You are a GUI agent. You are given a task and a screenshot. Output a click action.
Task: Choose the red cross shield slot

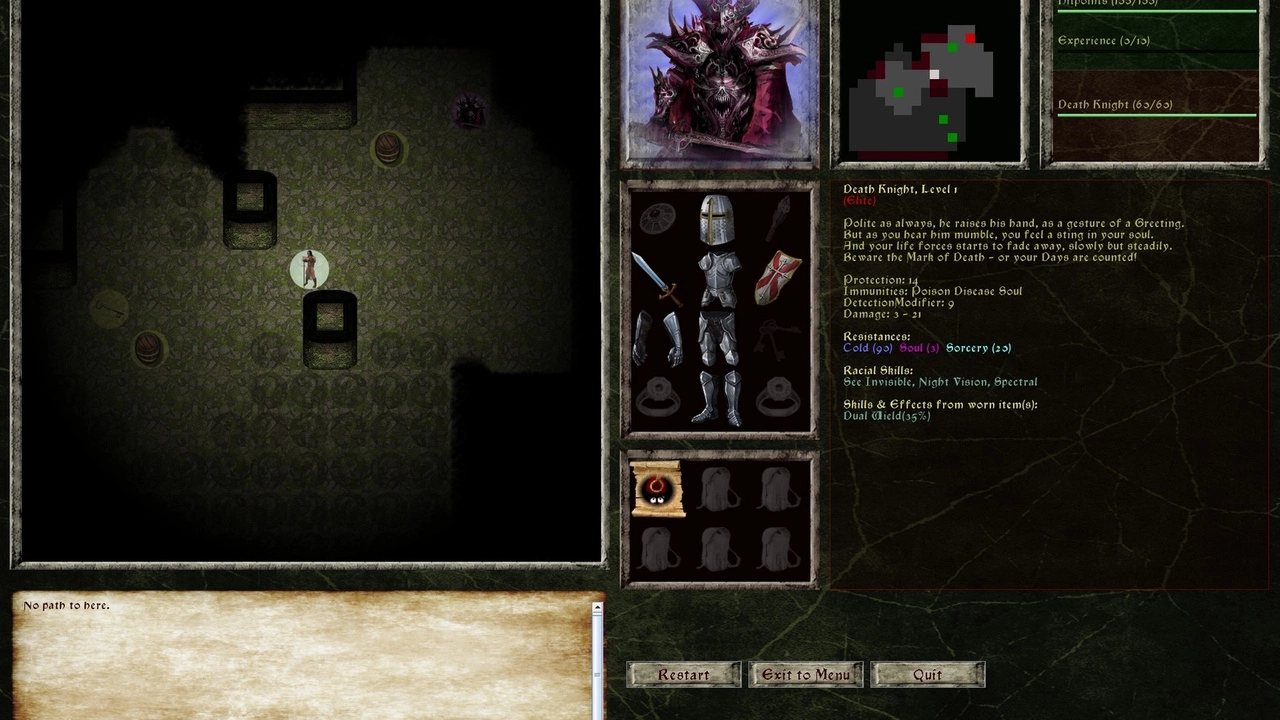point(777,279)
